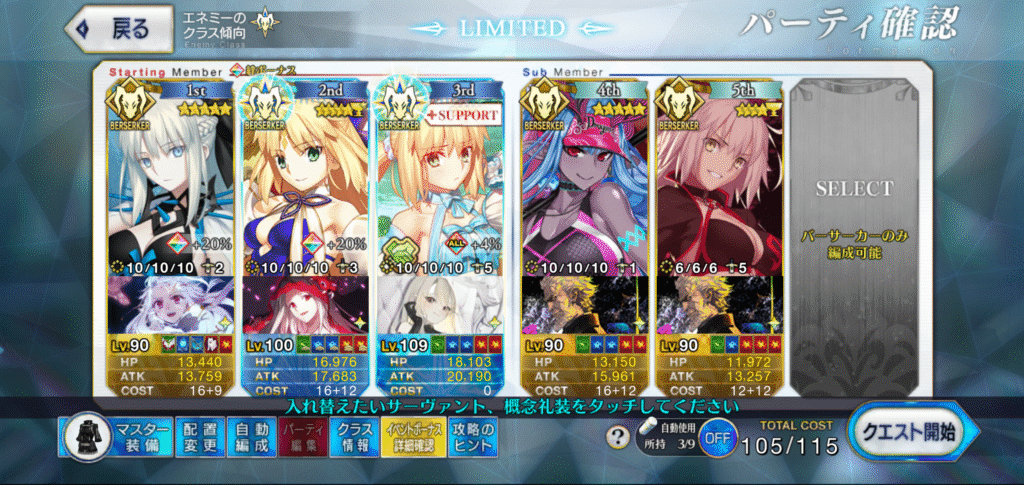The height and width of the screenshot is (485, 1024).
Task: Open the formation change (配置変更) button
Action: click(x=199, y=436)
